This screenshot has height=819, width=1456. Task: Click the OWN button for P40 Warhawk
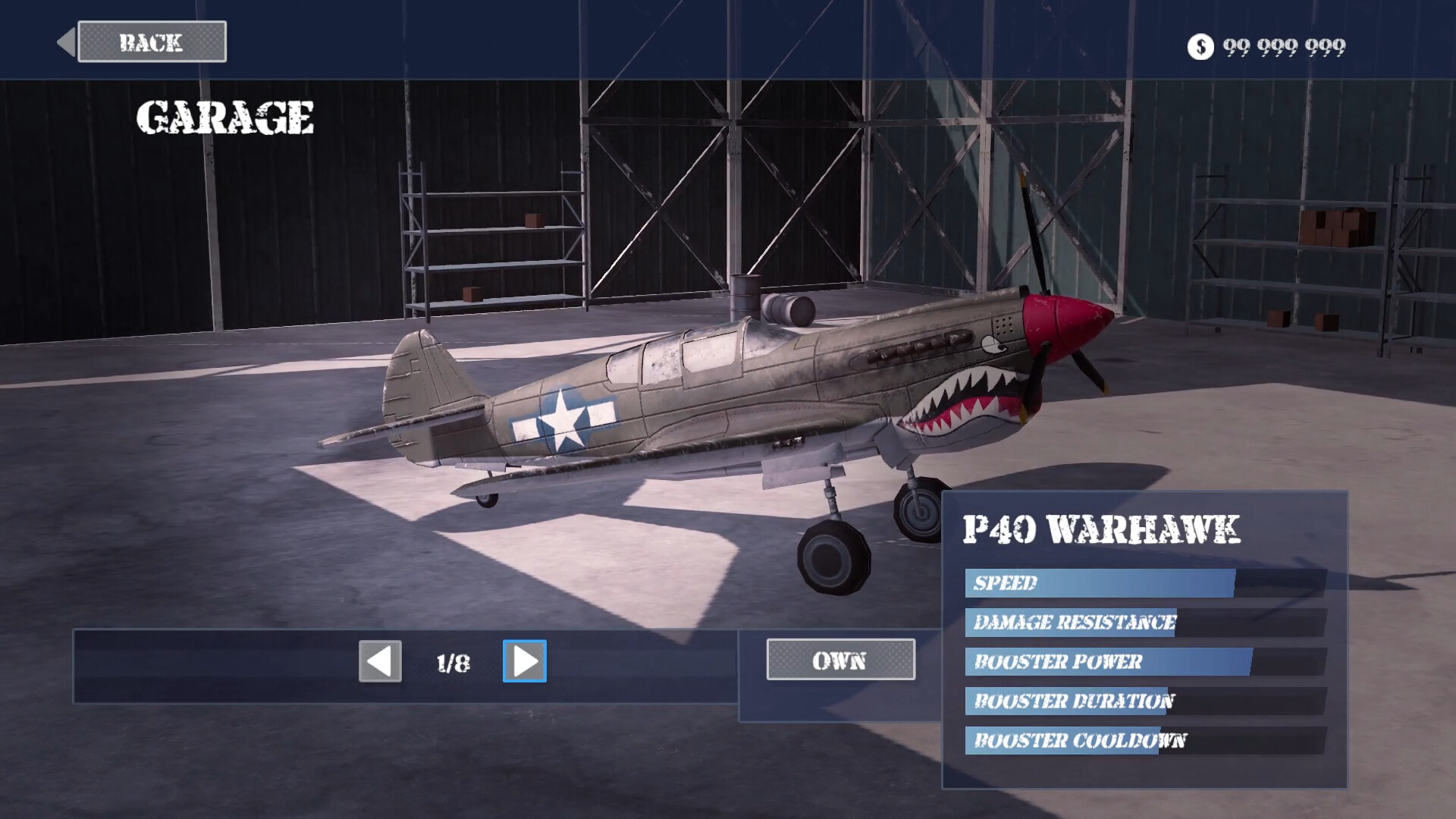(x=840, y=660)
